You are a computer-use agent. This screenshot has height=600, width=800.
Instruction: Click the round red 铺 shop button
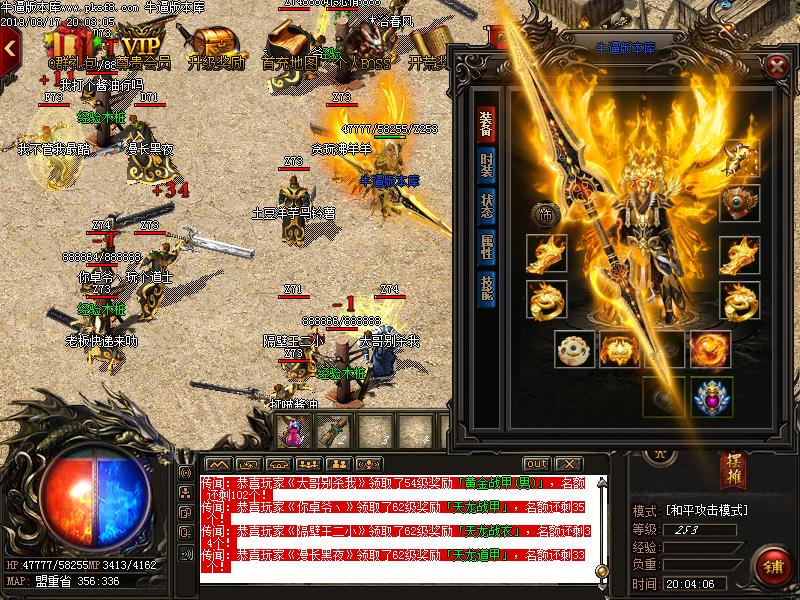[x=772, y=565]
